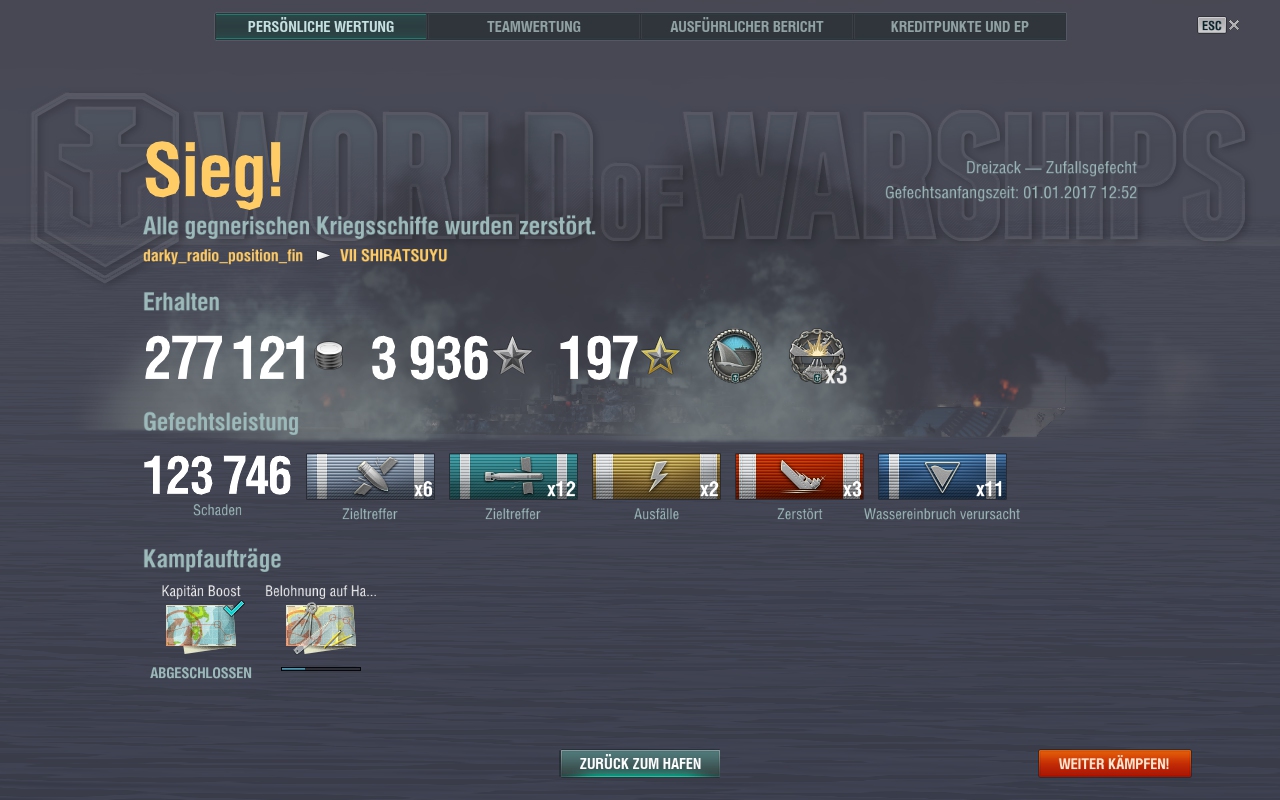Select the Ausfälle lightning ribbon
1280x800 pixels.
[656, 476]
